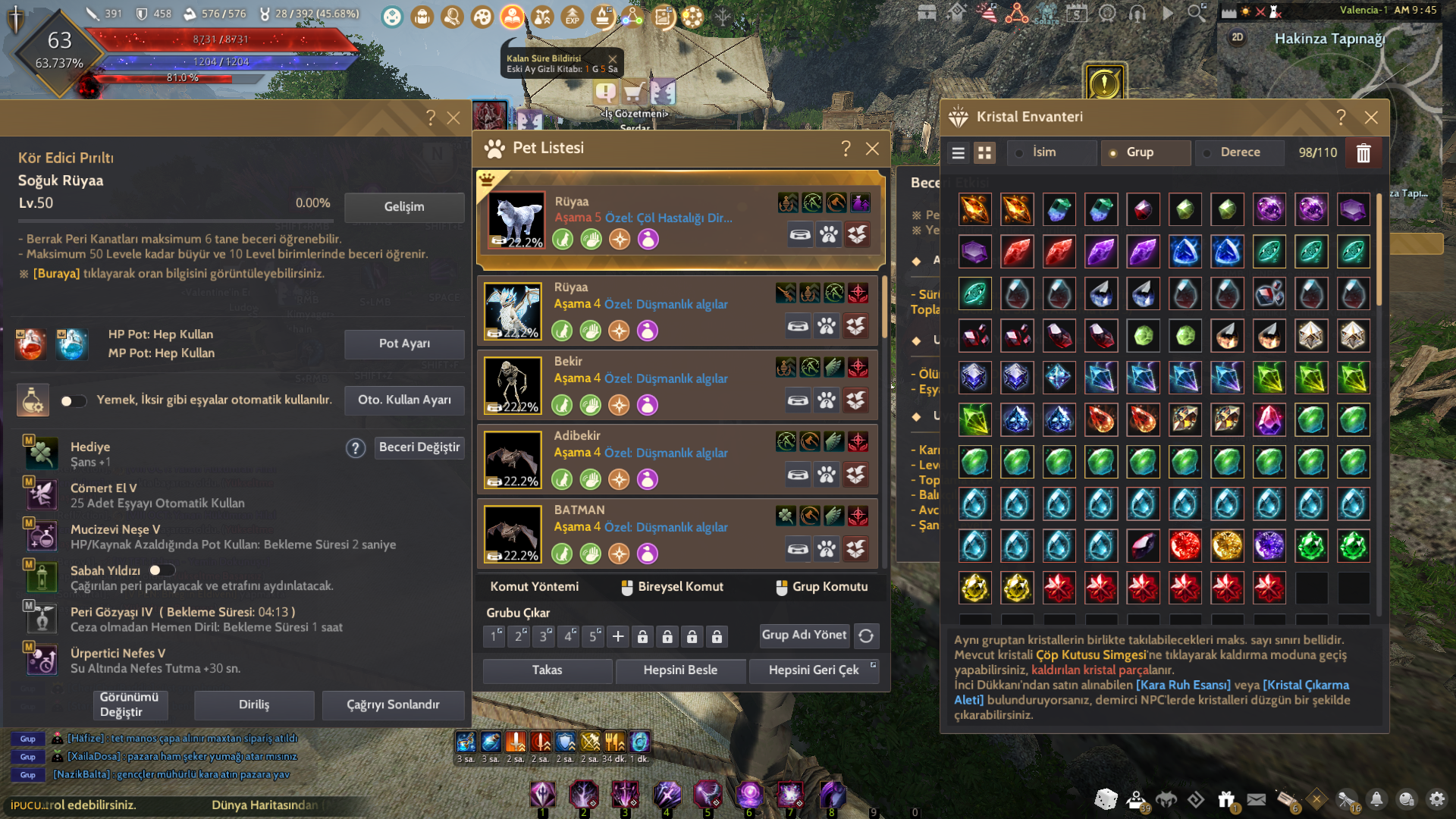Select the Diriliş button
This screenshot has width=1456, height=819.
(254, 704)
